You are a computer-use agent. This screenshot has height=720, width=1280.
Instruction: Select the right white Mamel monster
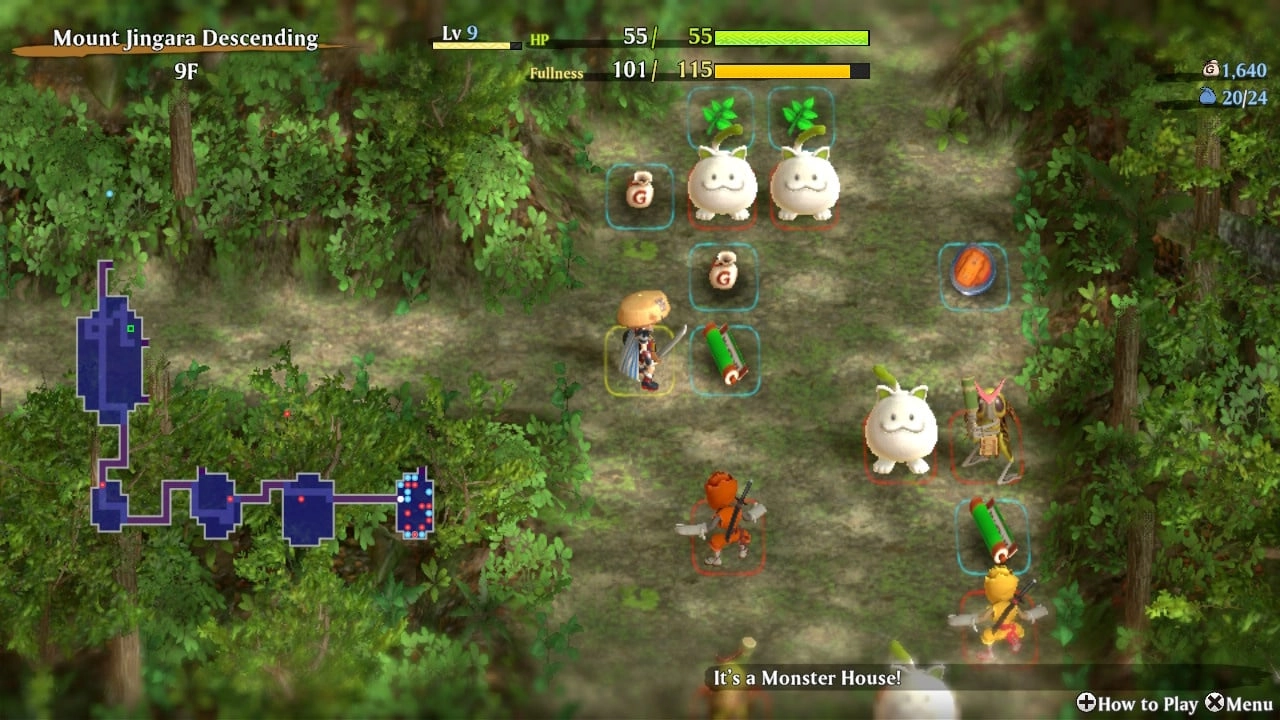coord(805,180)
